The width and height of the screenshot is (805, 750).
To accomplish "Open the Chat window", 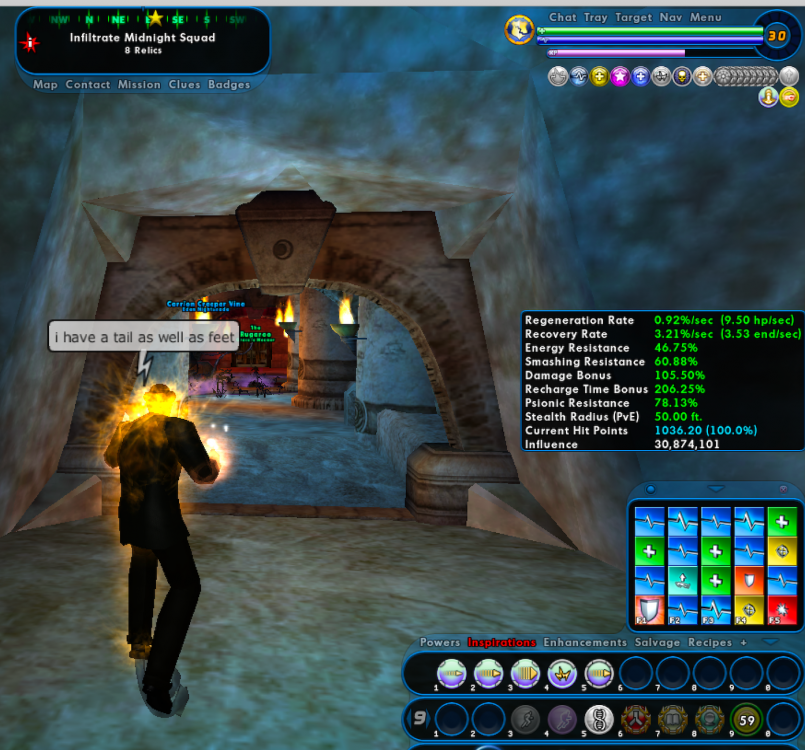I will coord(563,17).
